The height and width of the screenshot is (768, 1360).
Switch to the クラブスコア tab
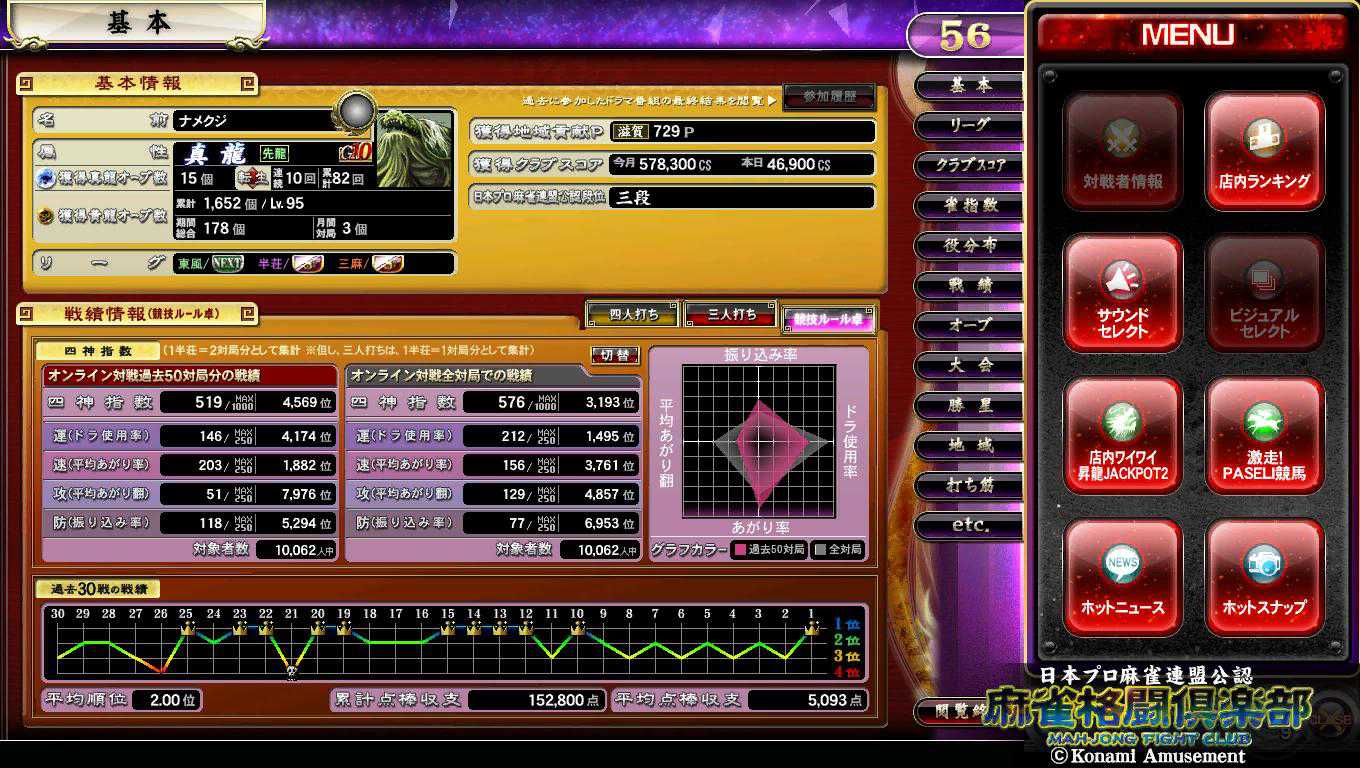[968, 165]
